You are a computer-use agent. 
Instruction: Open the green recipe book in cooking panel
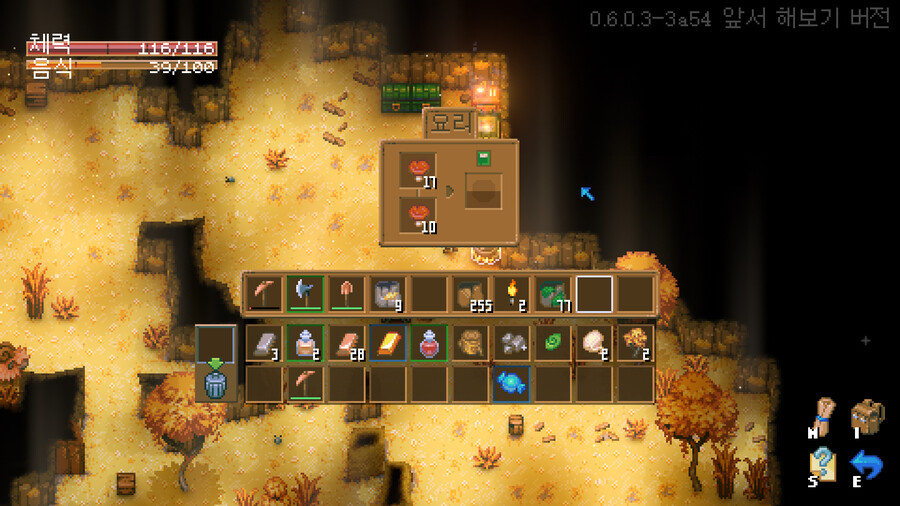click(x=483, y=158)
